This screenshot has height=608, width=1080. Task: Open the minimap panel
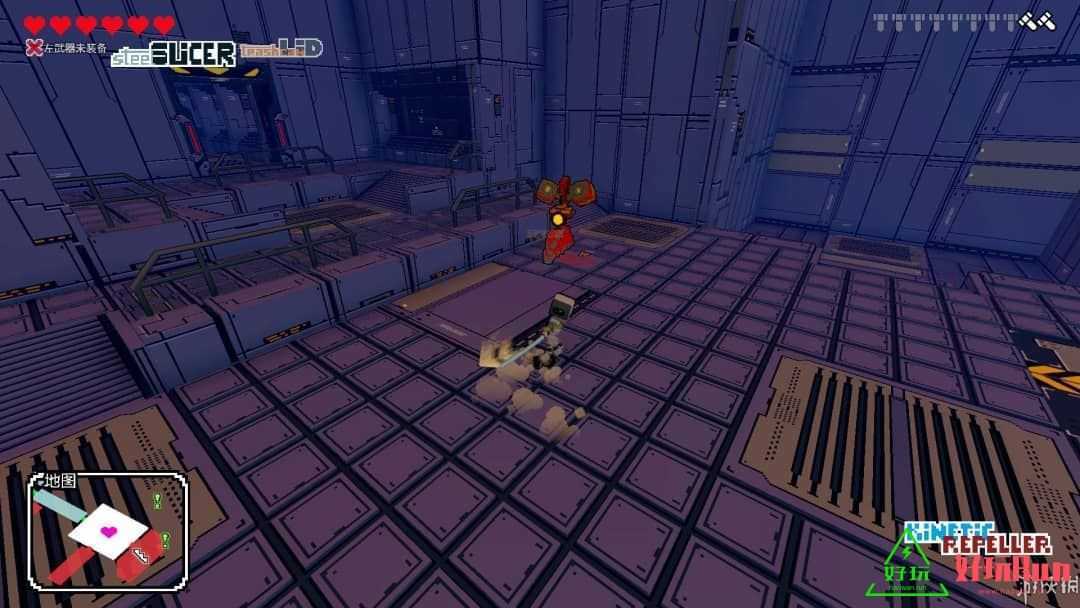[108, 530]
